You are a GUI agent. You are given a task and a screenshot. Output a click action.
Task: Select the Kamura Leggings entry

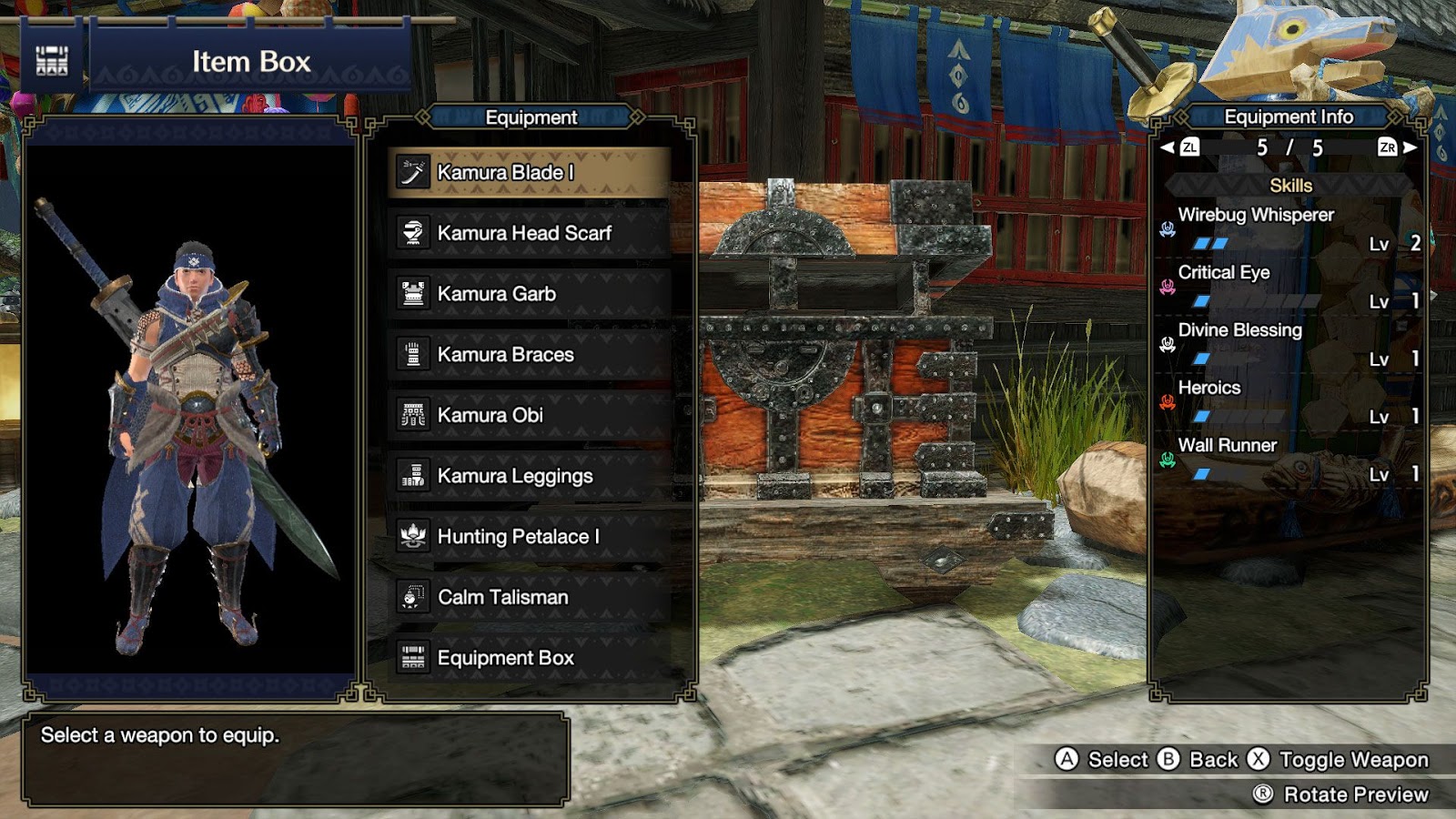pyautogui.click(x=530, y=476)
